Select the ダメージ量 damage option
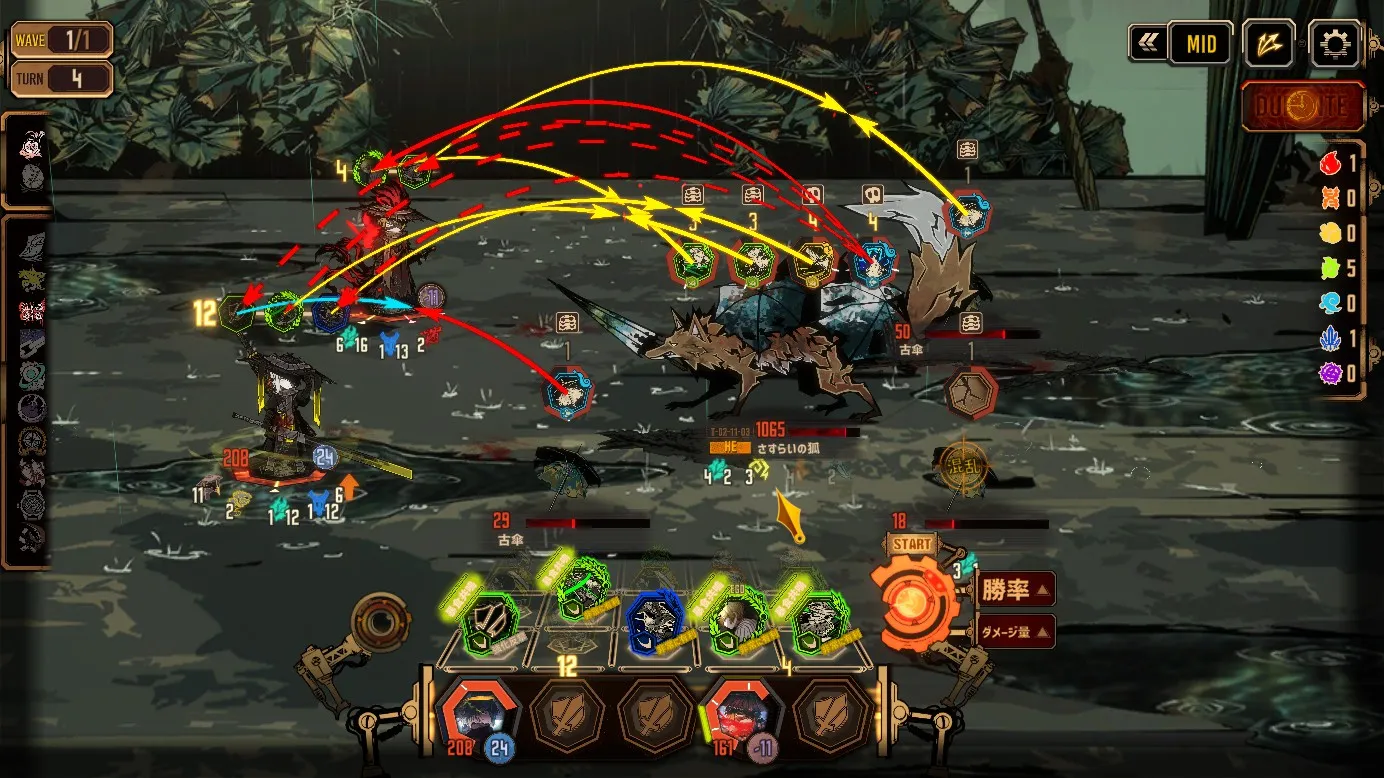The image size is (1384, 778). [1012, 632]
